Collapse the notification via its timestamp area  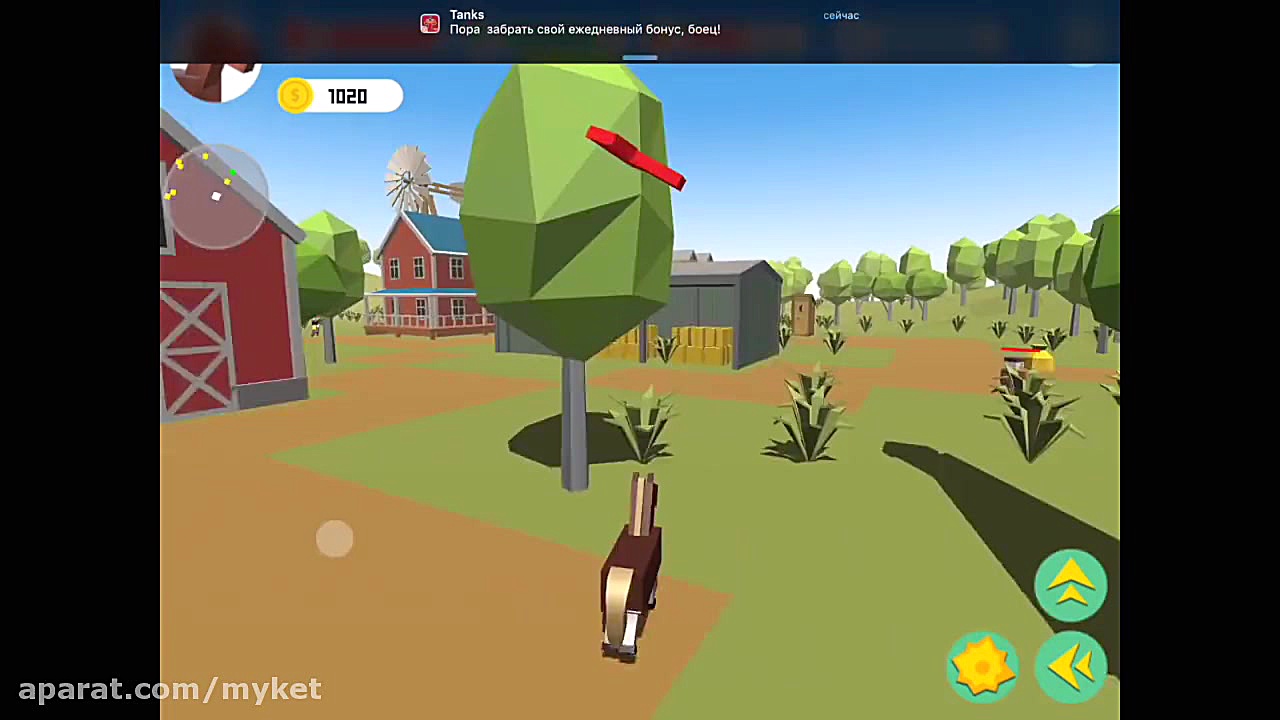840,15
